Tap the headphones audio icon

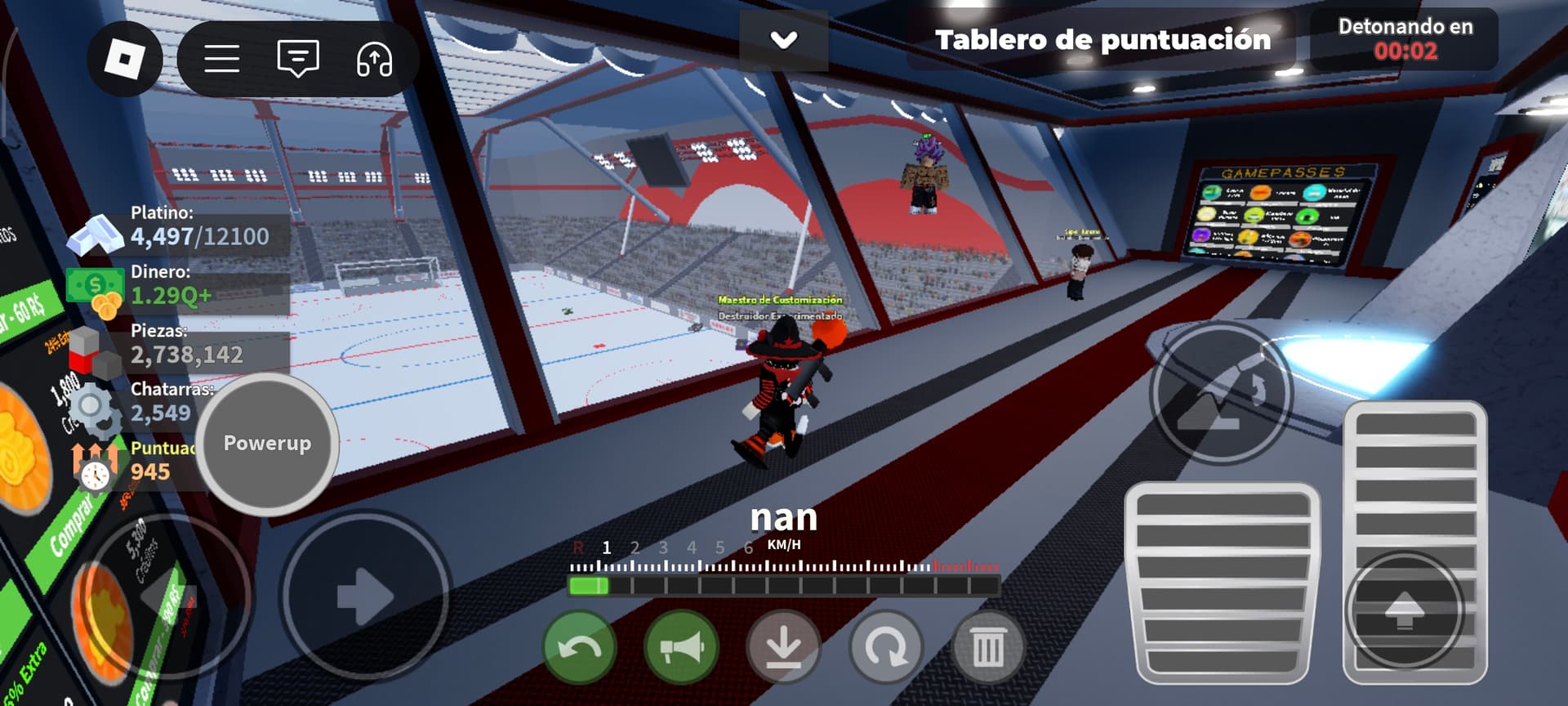coord(374,59)
